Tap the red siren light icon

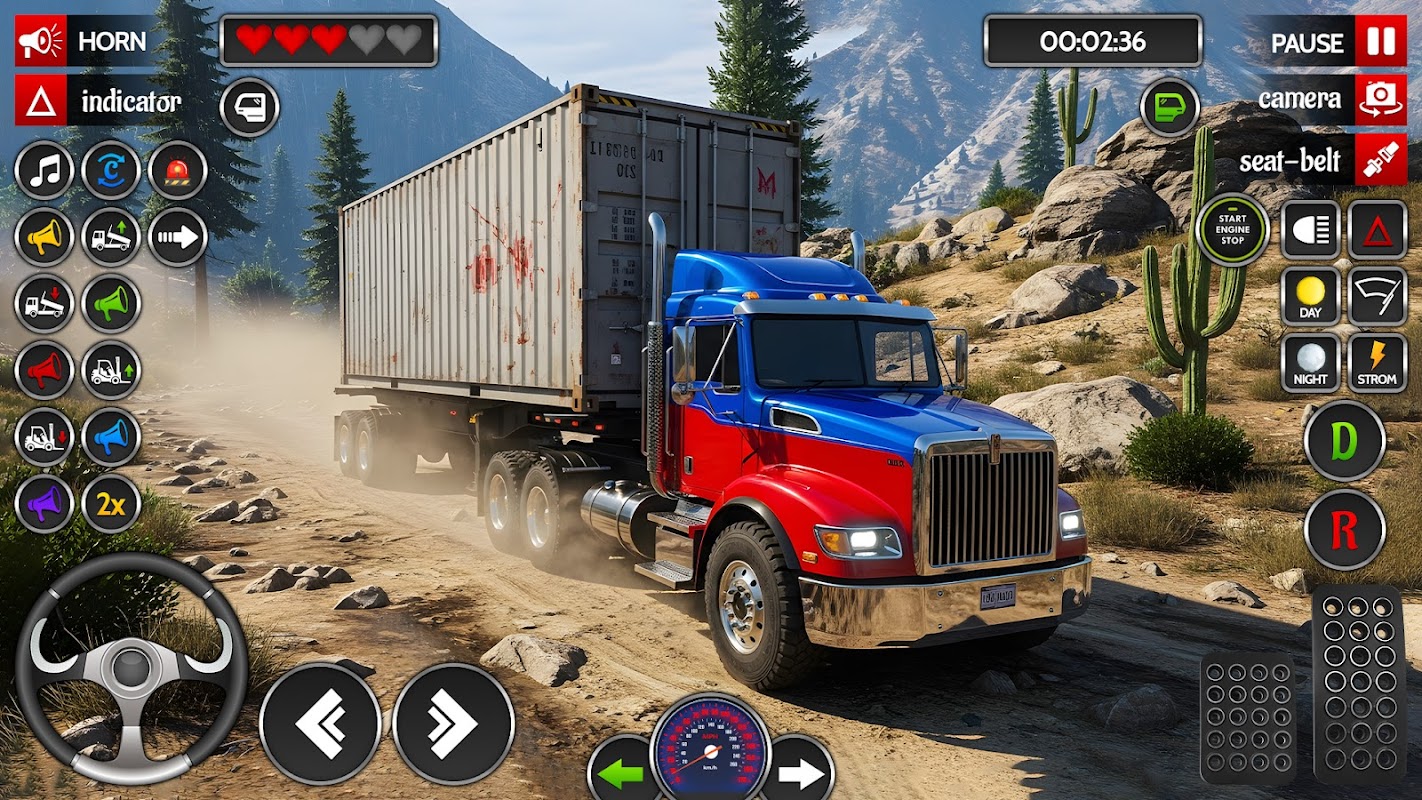(178, 170)
